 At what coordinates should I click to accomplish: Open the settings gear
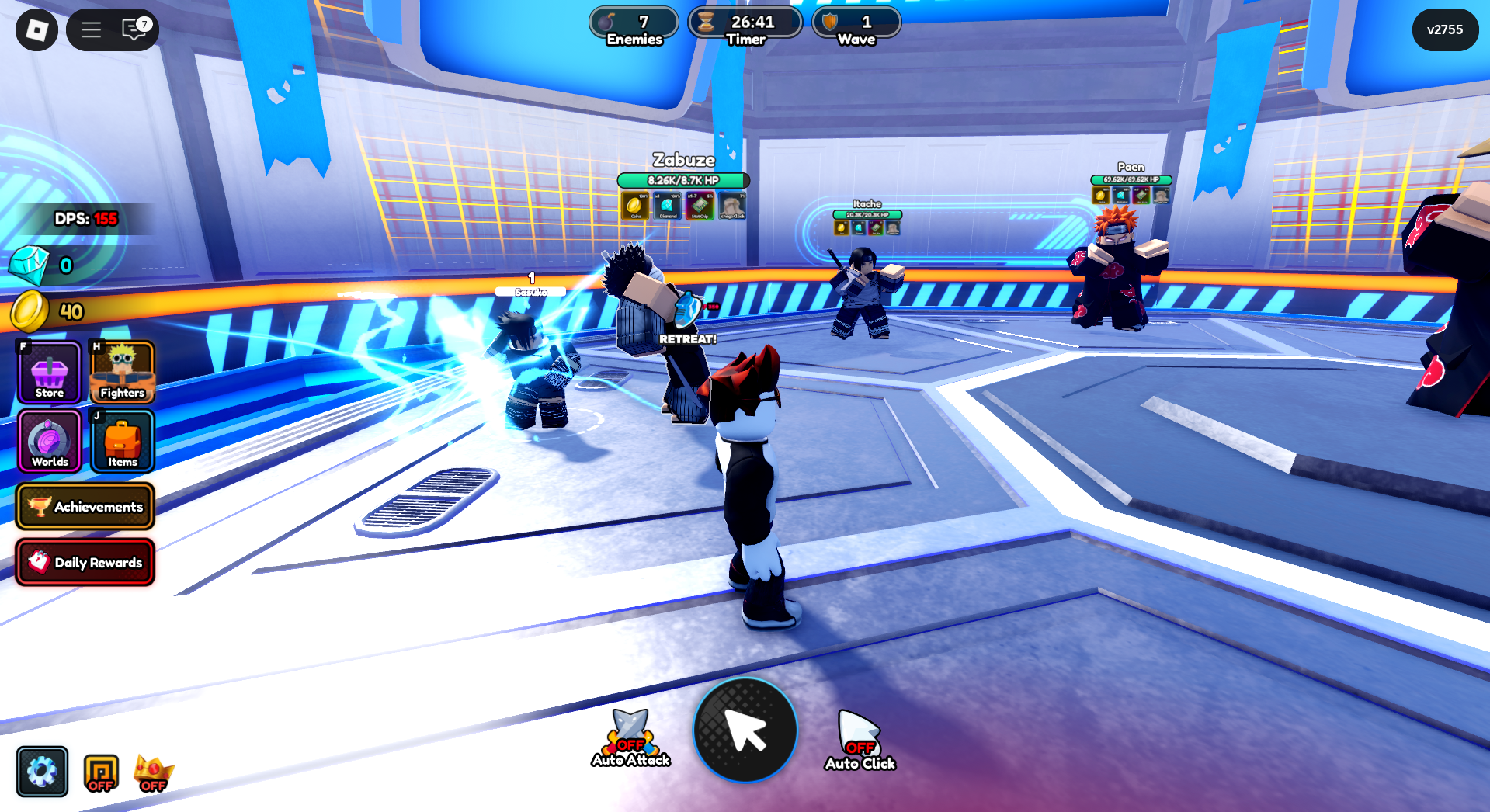click(x=42, y=771)
